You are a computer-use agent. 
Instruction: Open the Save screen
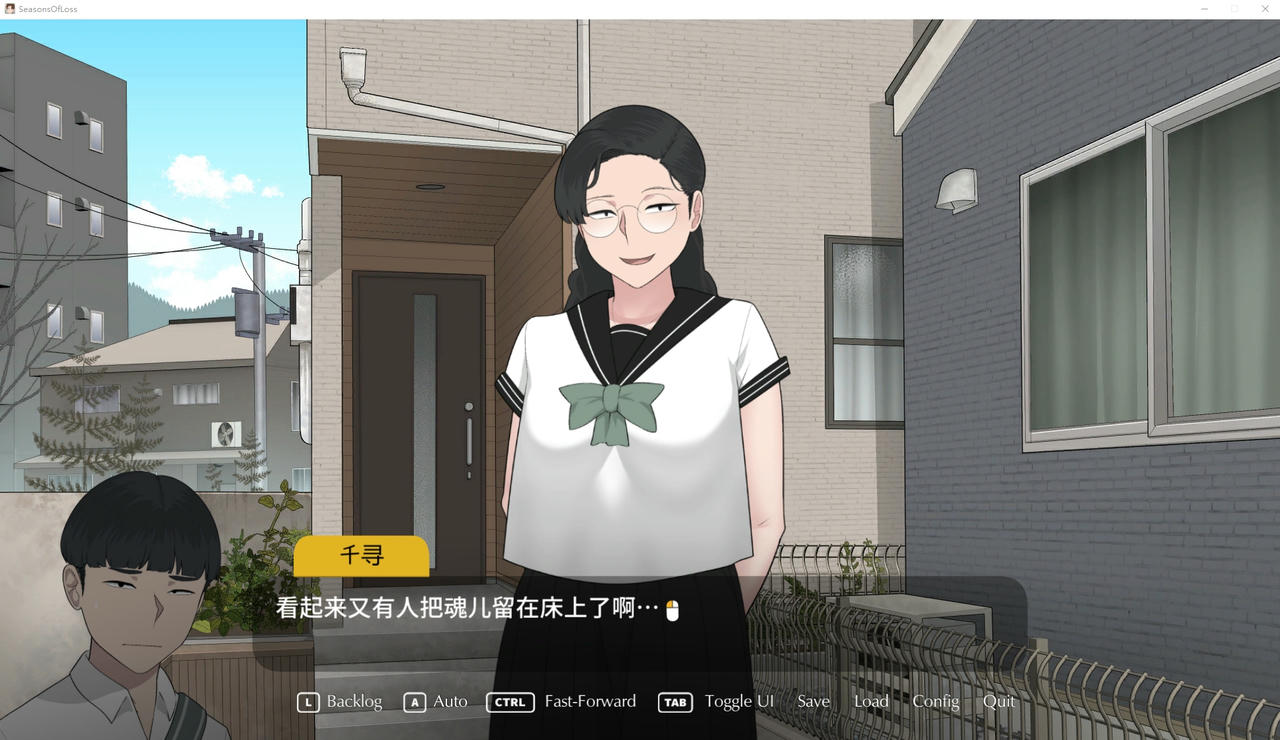[813, 702]
